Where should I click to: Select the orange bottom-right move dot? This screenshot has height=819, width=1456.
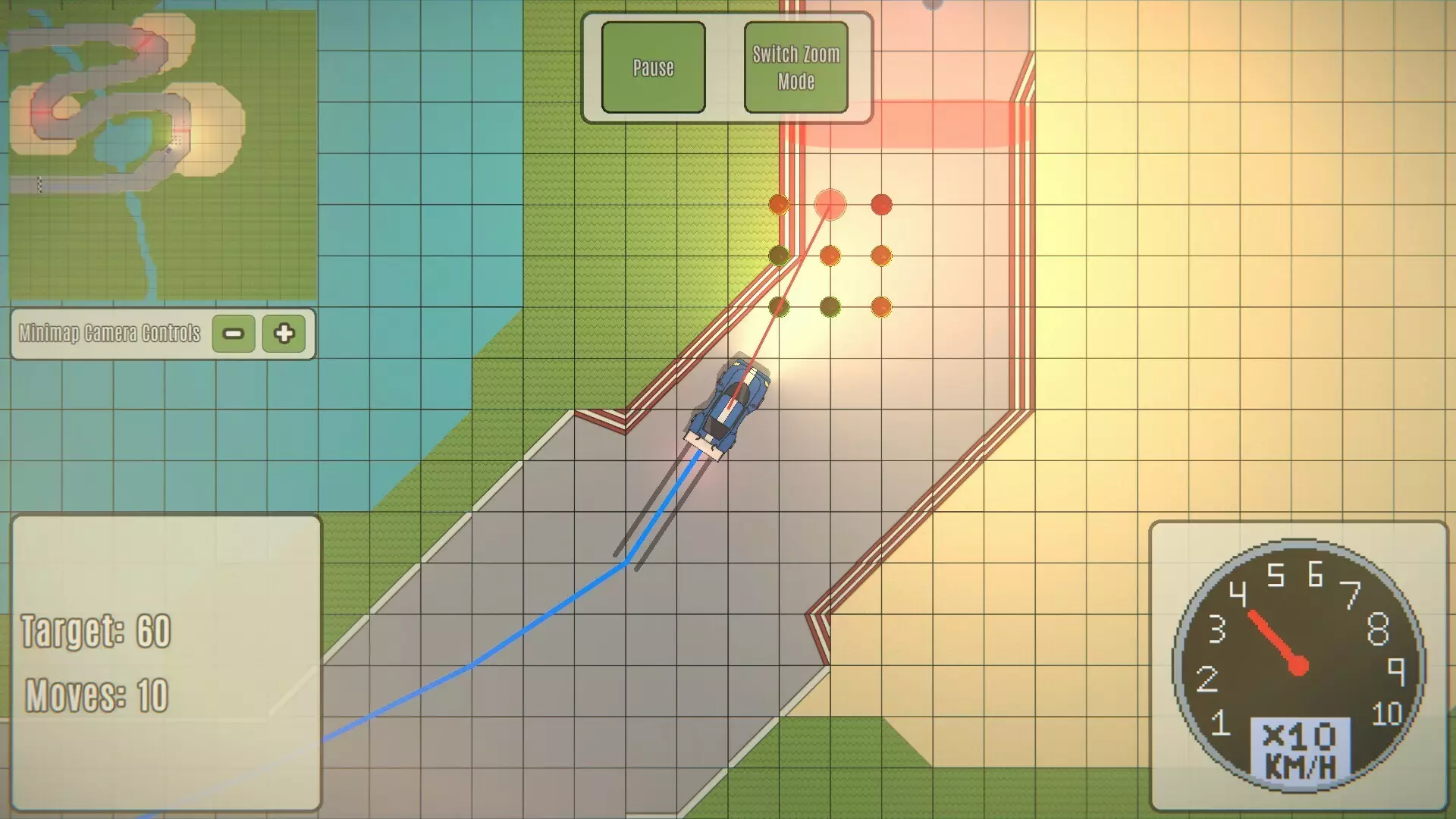[x=881, y=307]
